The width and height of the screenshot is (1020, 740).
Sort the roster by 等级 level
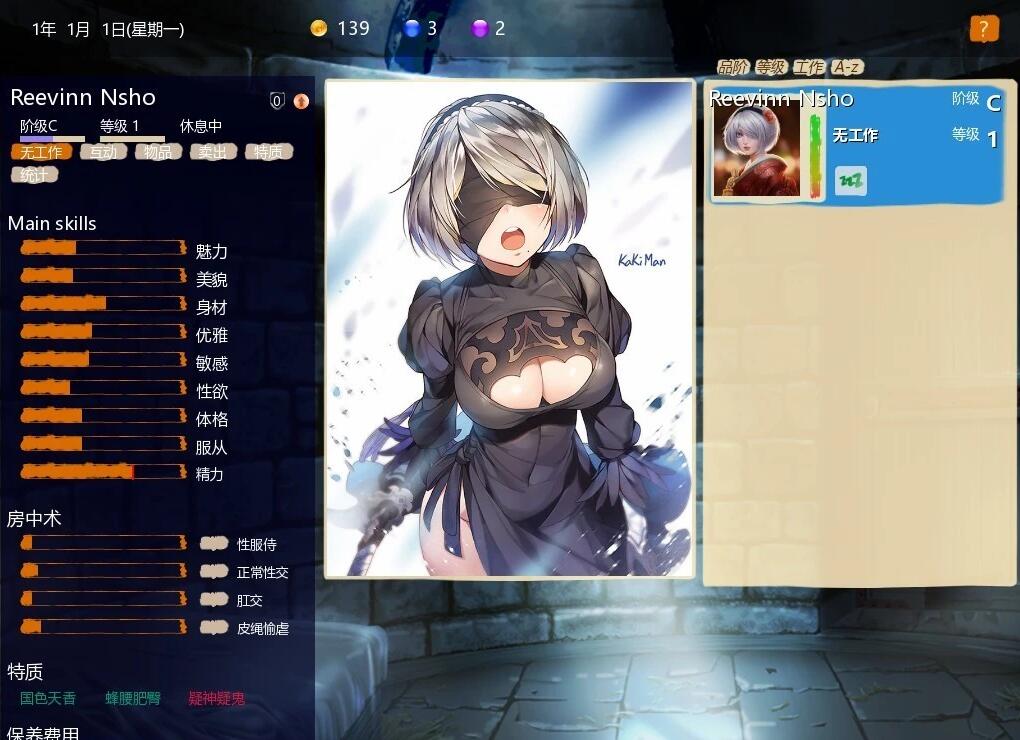pos(771,67)
